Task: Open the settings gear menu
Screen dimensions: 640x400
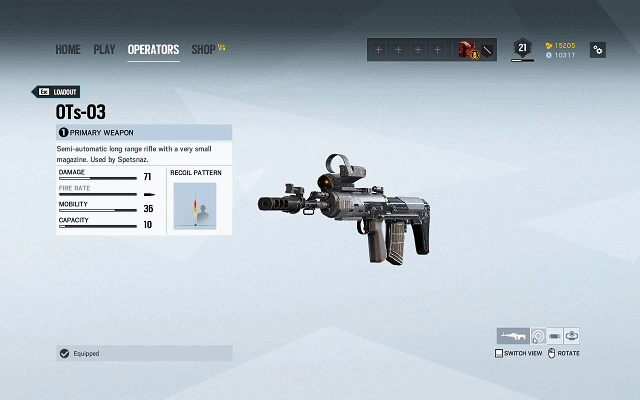Action: [x=597, y=50]
